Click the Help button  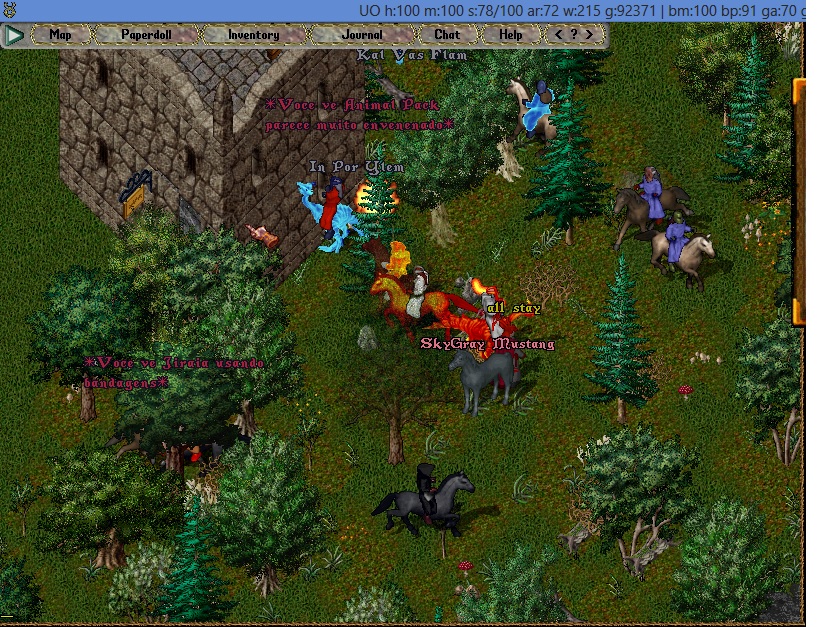point(511,35)
